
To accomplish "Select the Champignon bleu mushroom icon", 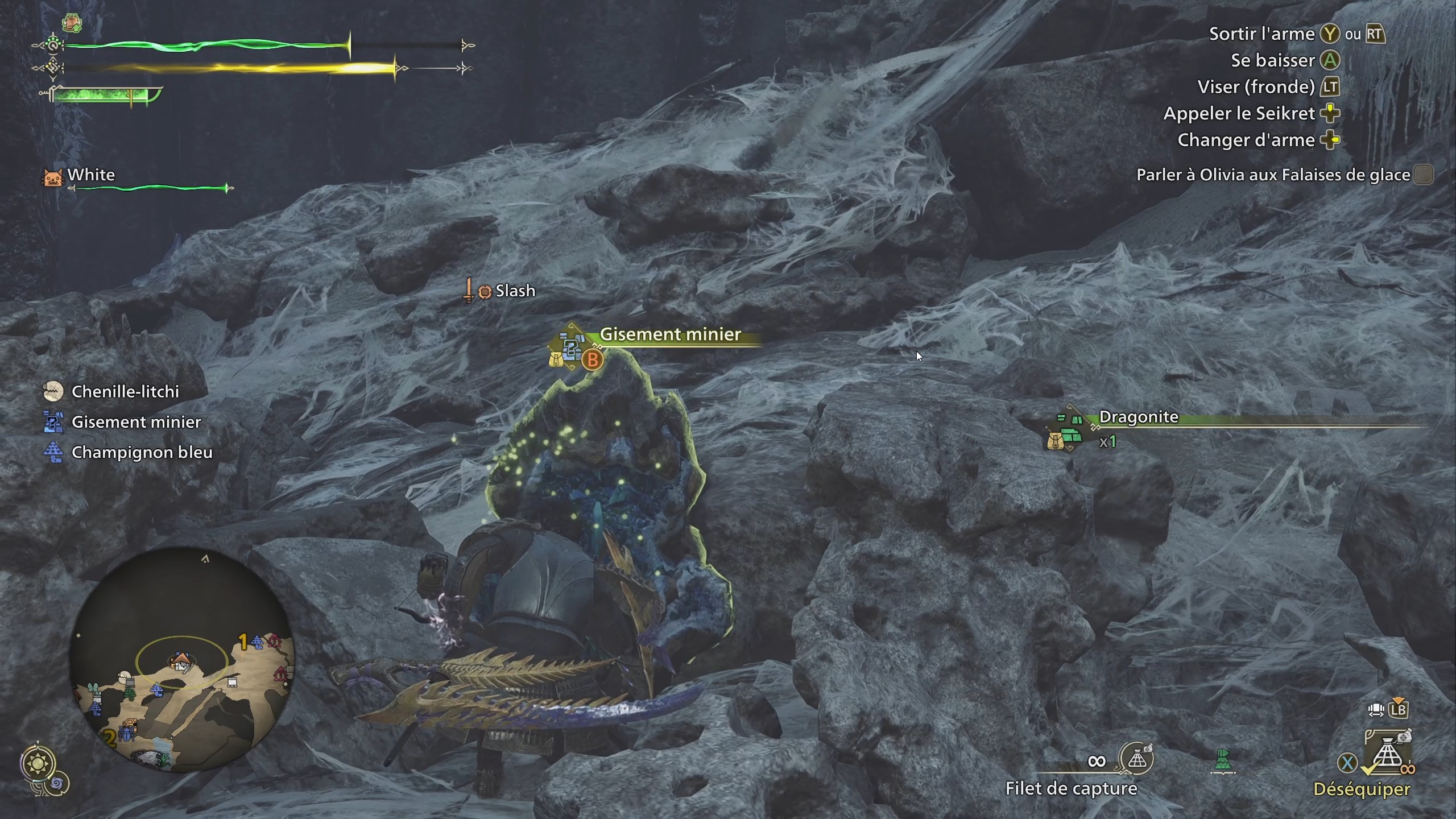I will pos(53,452).
